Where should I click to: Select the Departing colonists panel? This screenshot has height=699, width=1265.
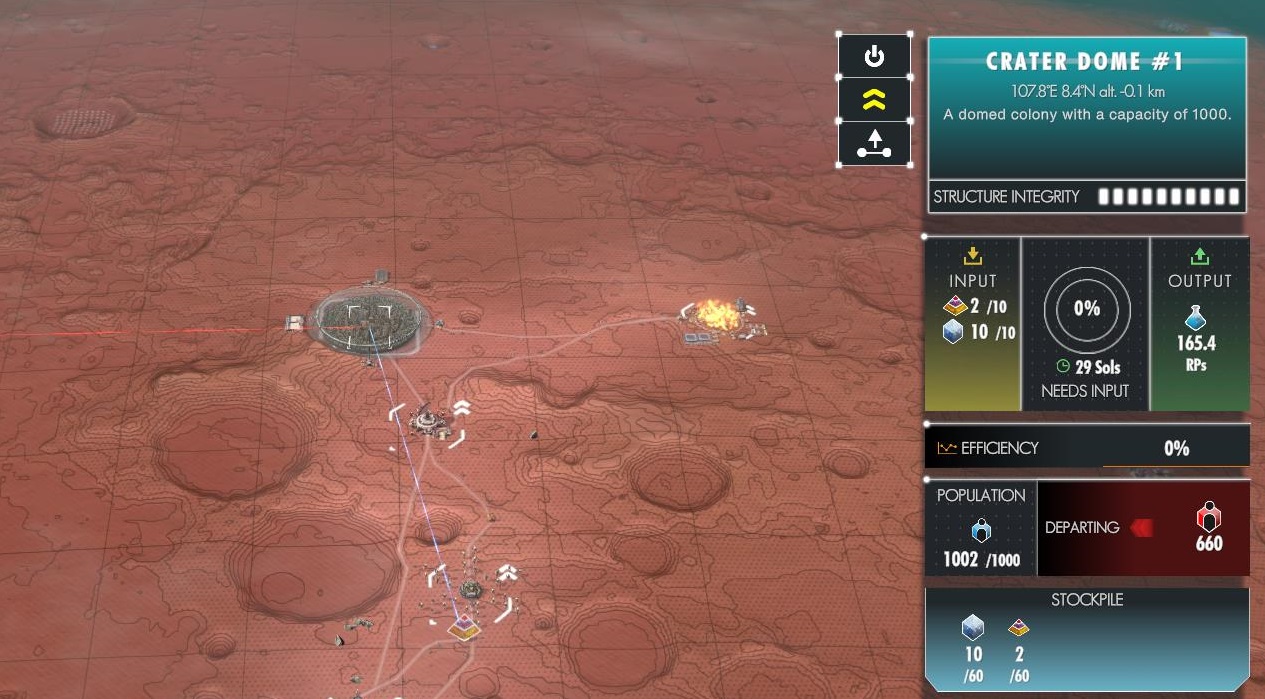pos(1143,529)
